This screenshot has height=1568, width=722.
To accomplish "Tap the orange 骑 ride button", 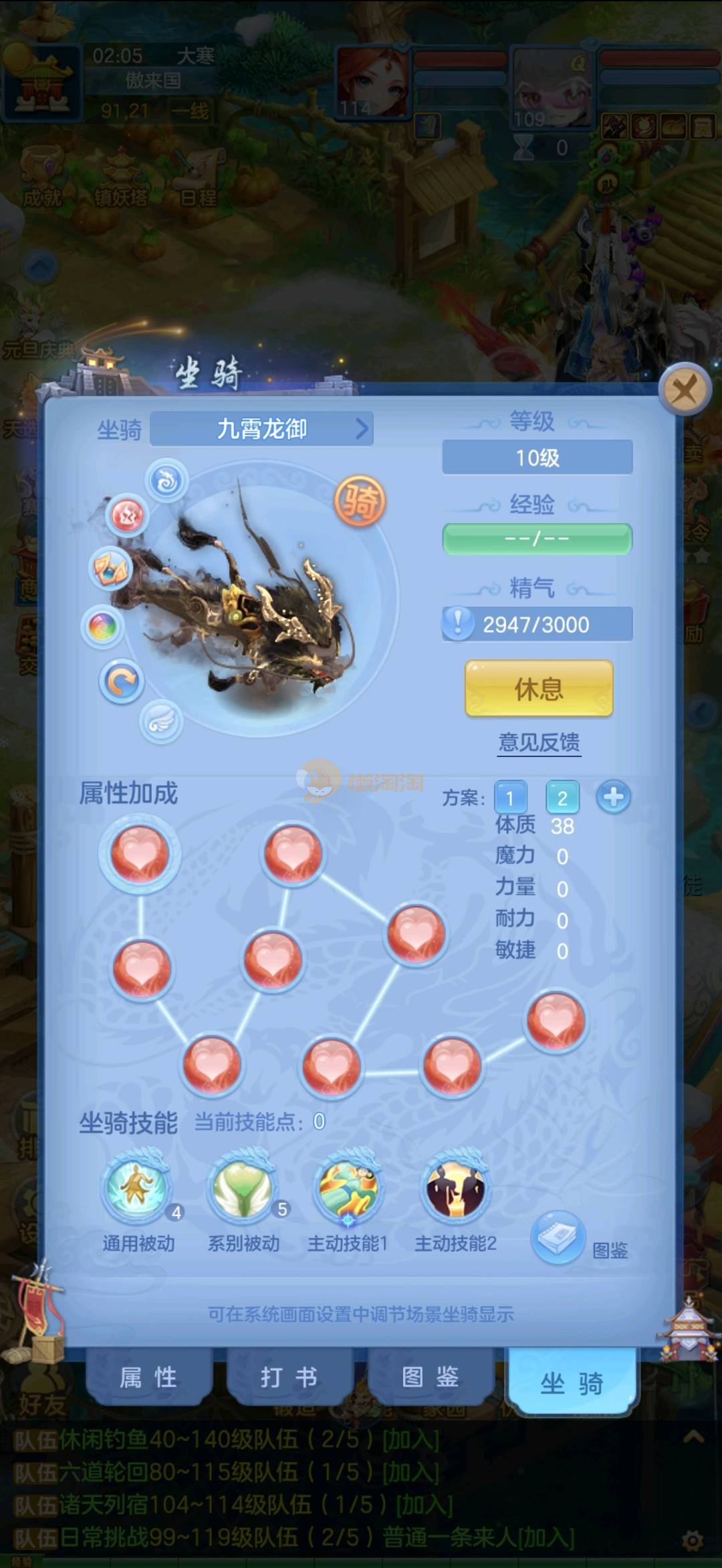I will (360, 501).
